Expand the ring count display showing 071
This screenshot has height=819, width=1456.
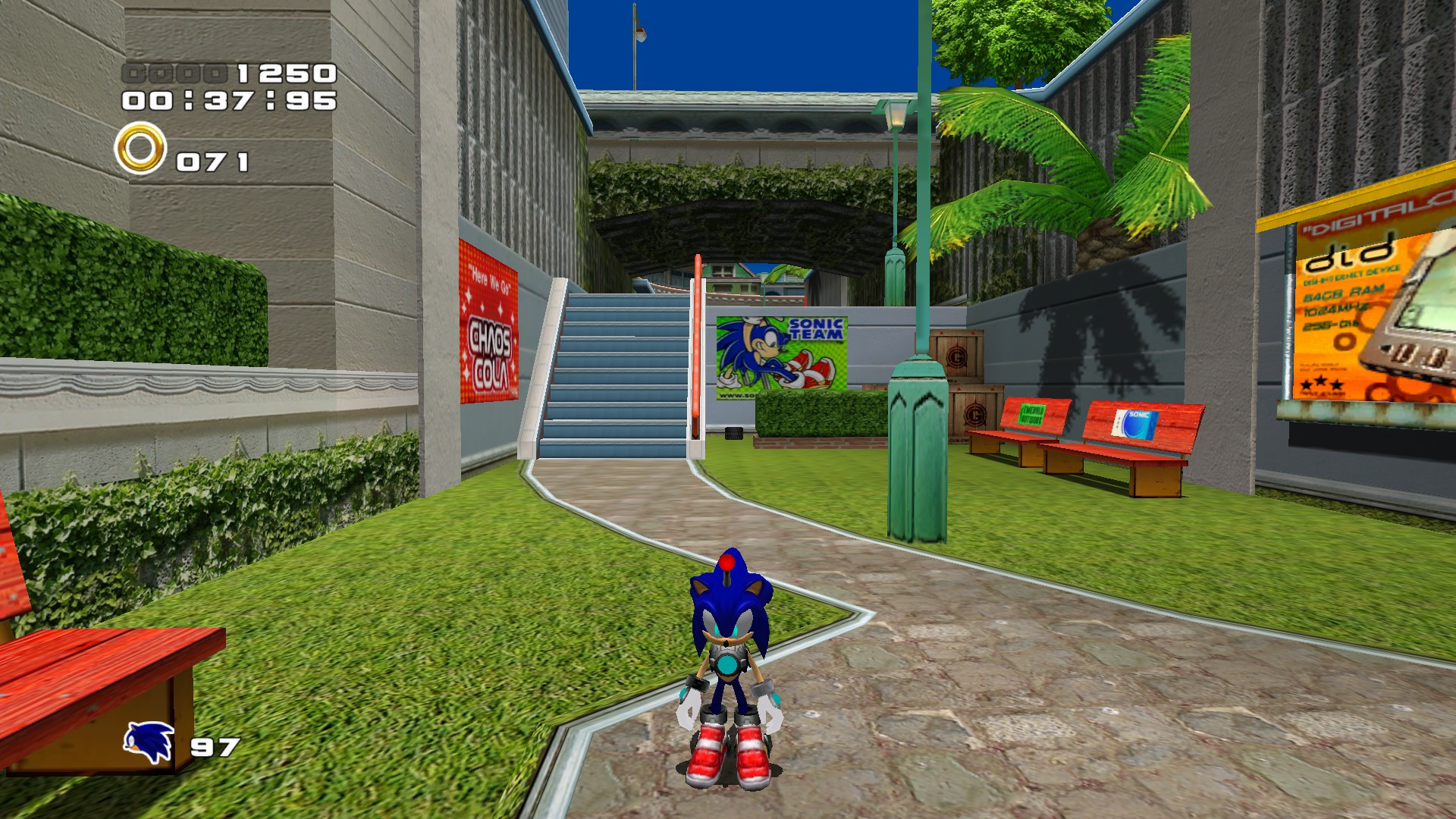(212, 159)
